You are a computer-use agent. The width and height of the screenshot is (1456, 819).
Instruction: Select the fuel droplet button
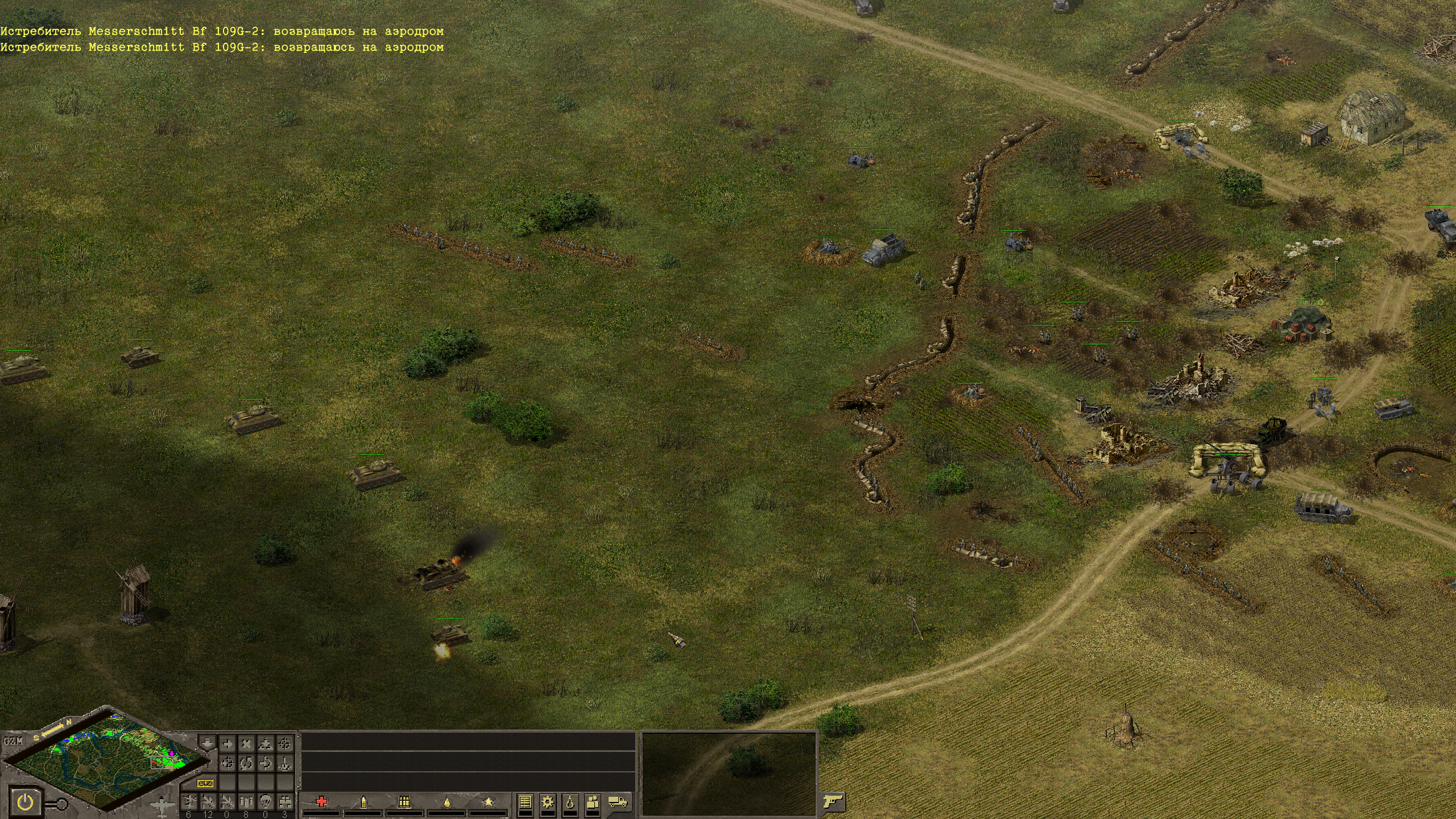coord(570,802)
